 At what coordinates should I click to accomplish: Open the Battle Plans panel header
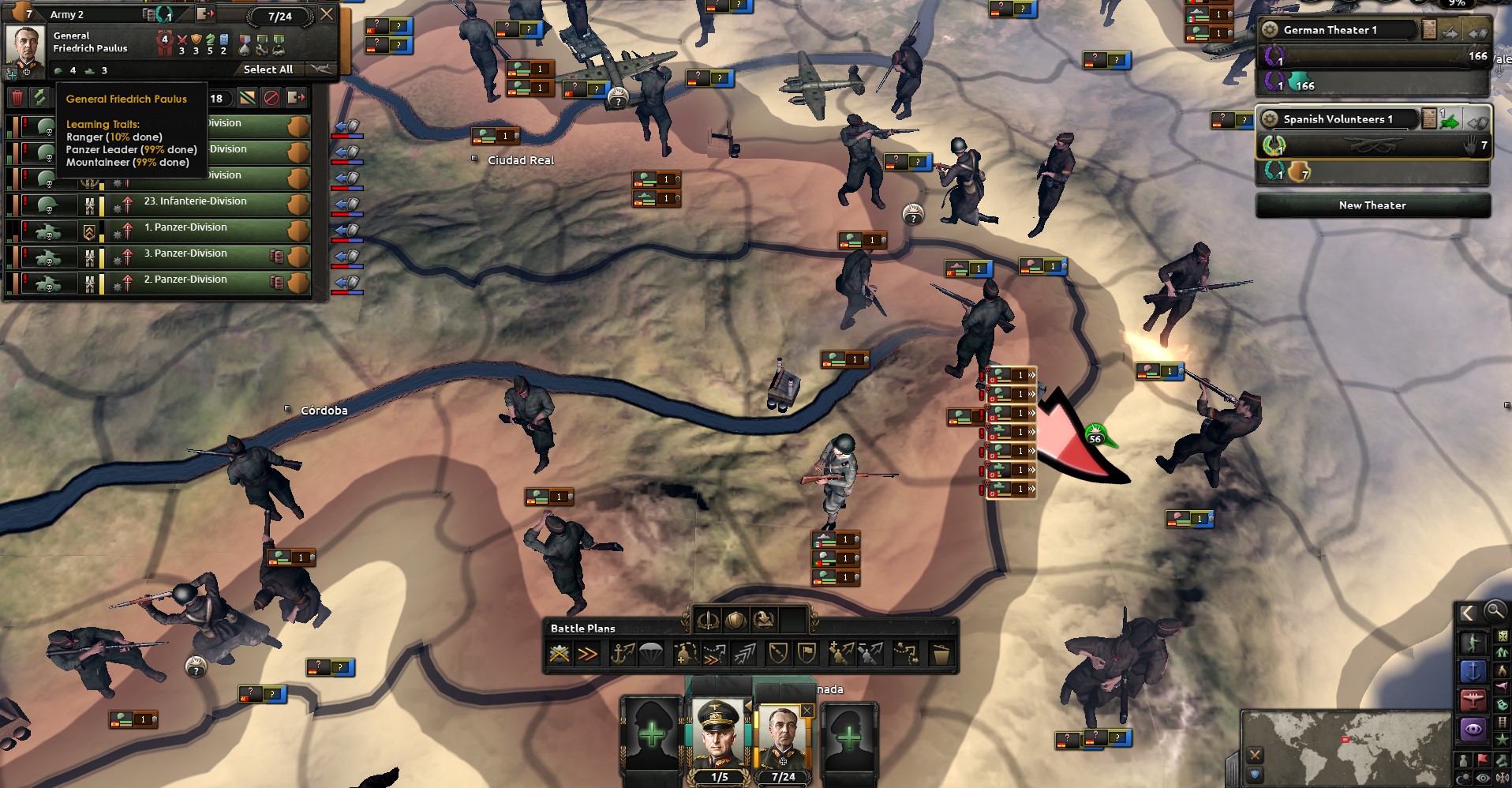(x=582, y=629)
